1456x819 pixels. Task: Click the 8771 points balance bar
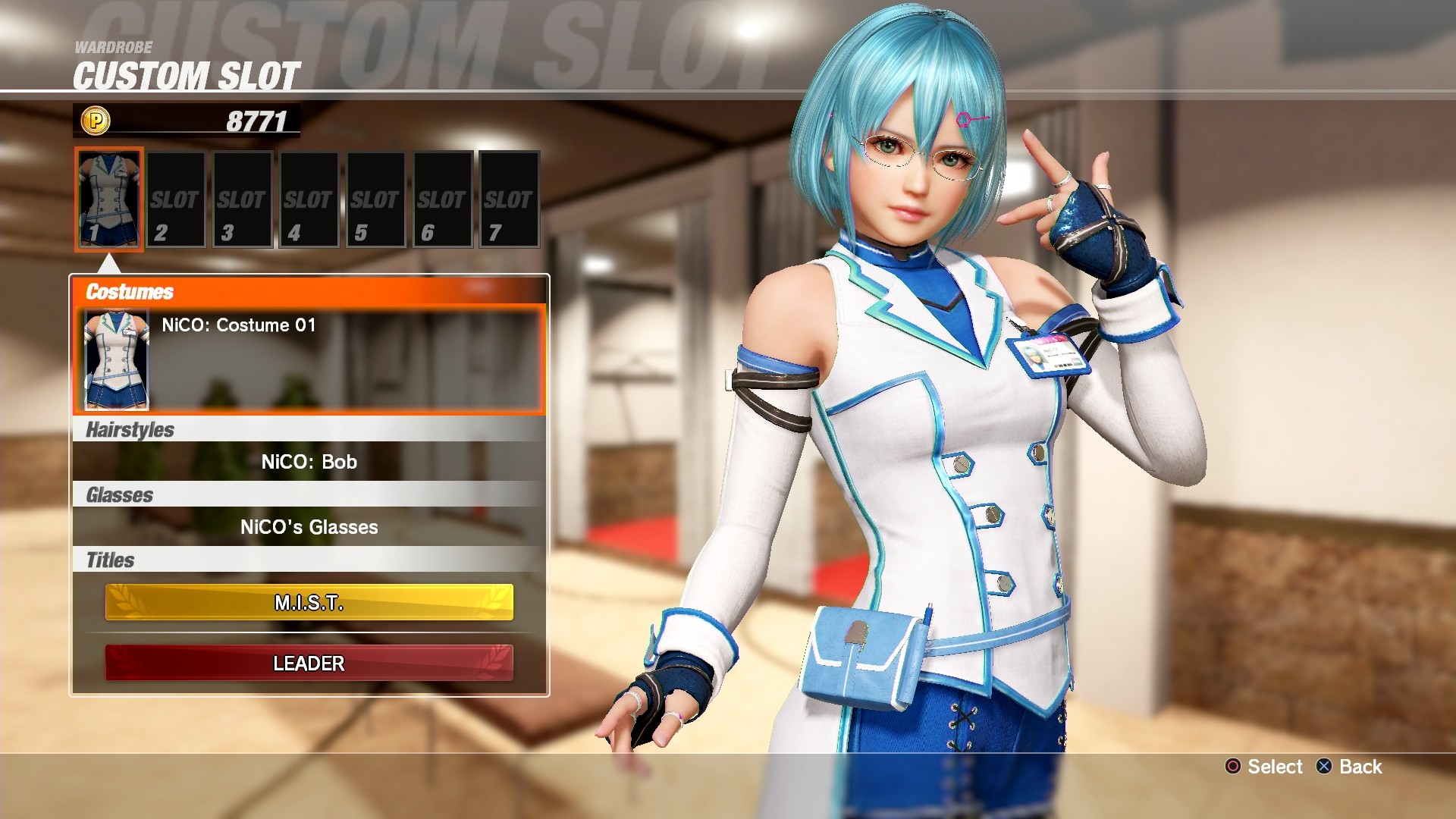(258, 119)
